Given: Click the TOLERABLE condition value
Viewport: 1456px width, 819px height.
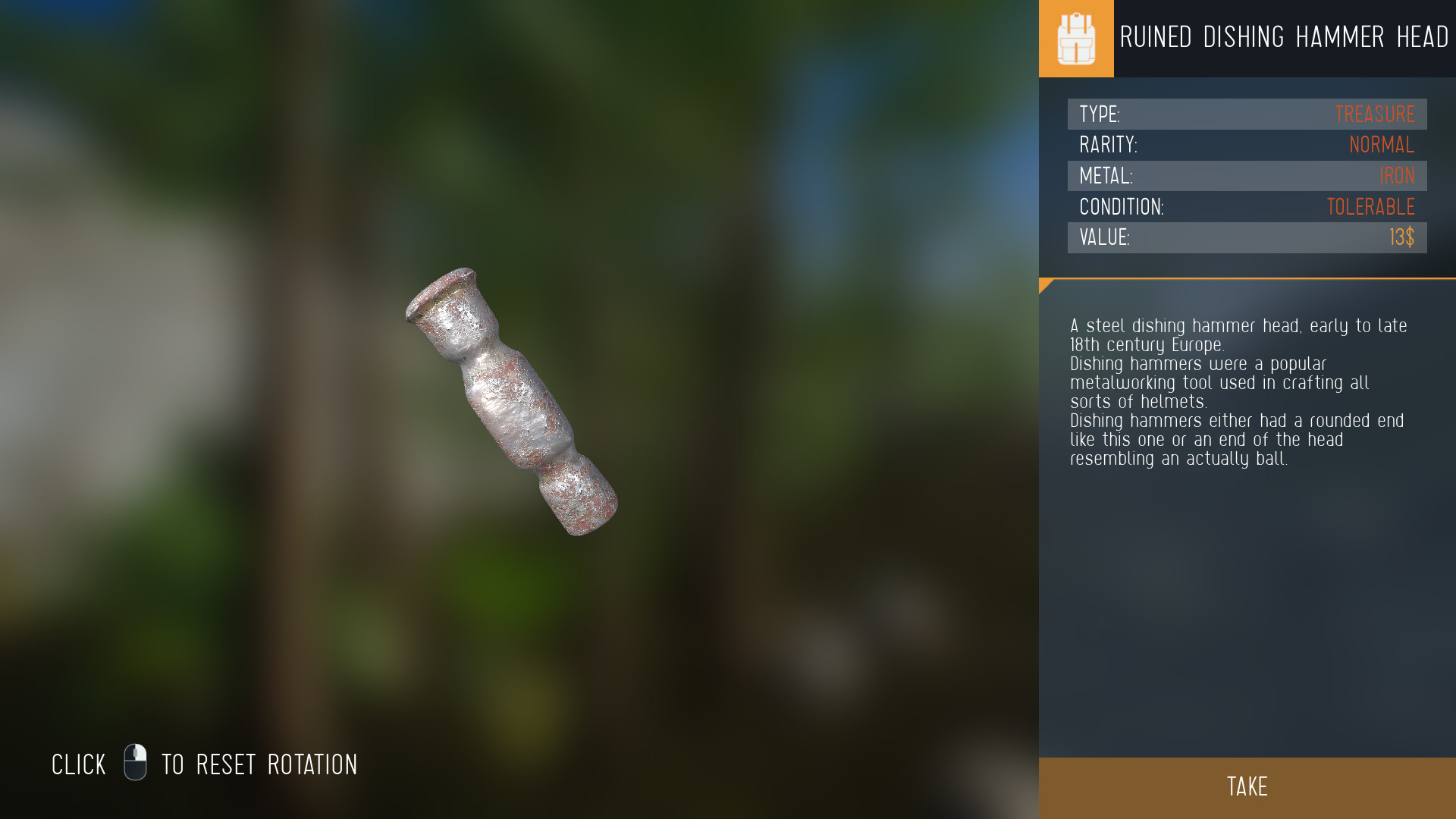Looking at the screenshot, I should point(1370,206).
